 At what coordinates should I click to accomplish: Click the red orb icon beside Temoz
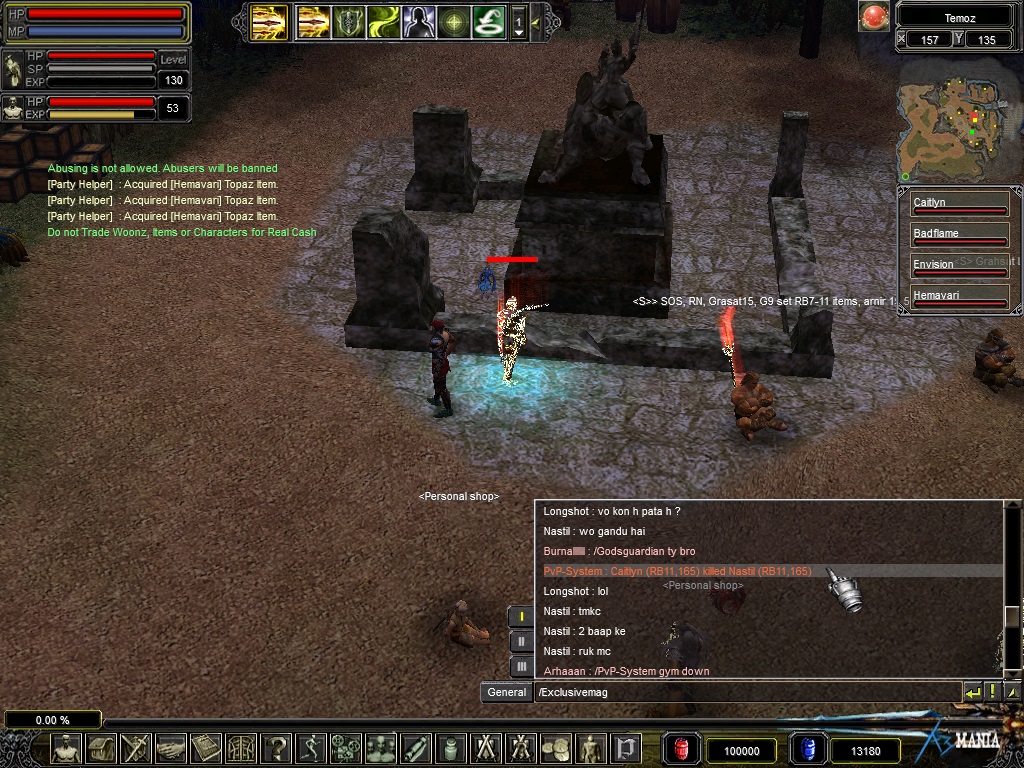[875, 17]
